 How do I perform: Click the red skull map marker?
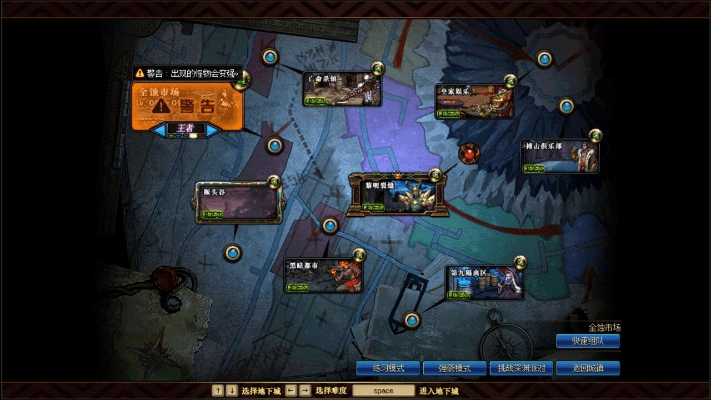pyautogui.click(x=468, y=153)
